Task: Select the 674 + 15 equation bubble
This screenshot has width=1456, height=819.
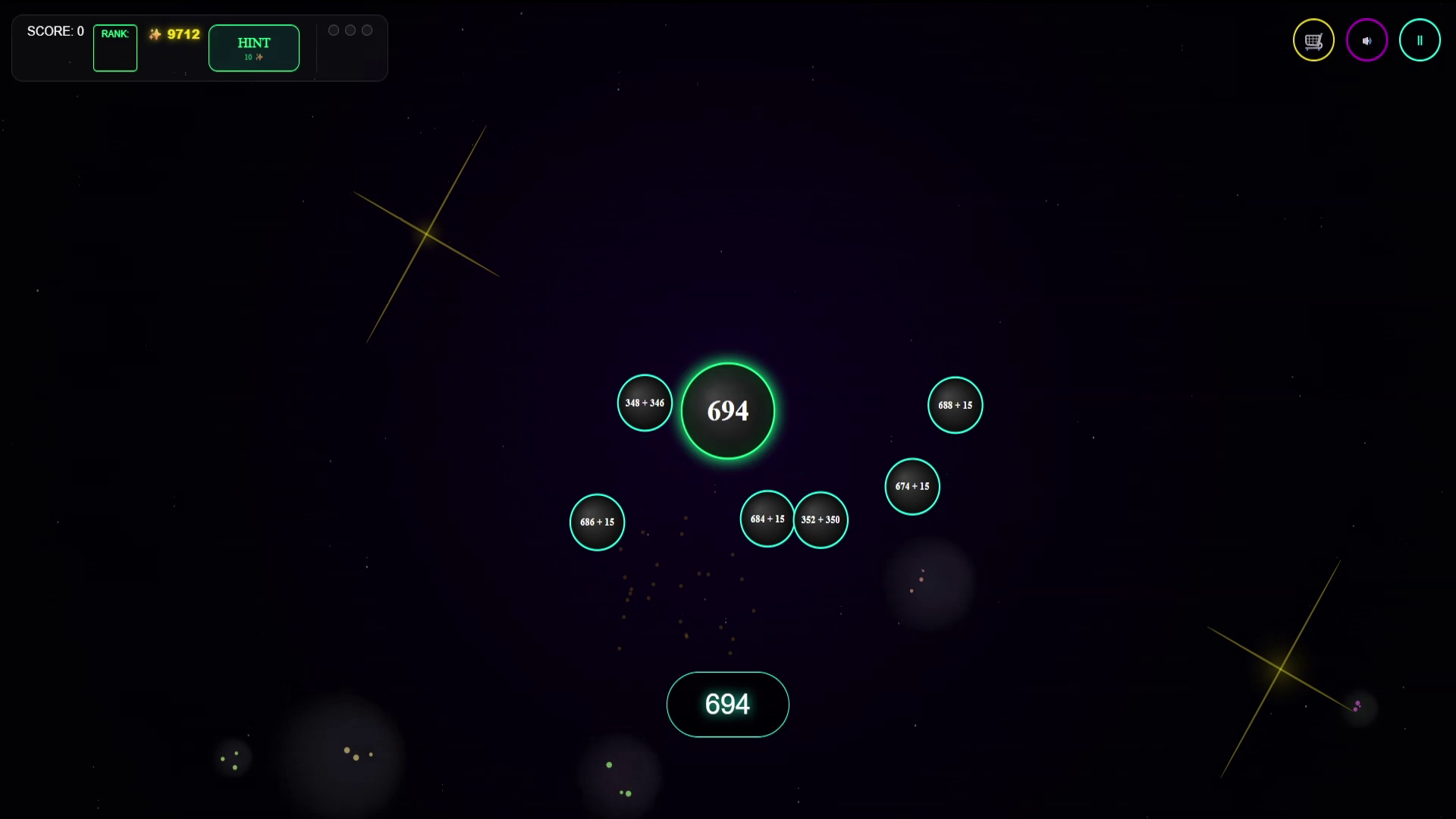Action: pyautogui.click(x=912, y=486)
